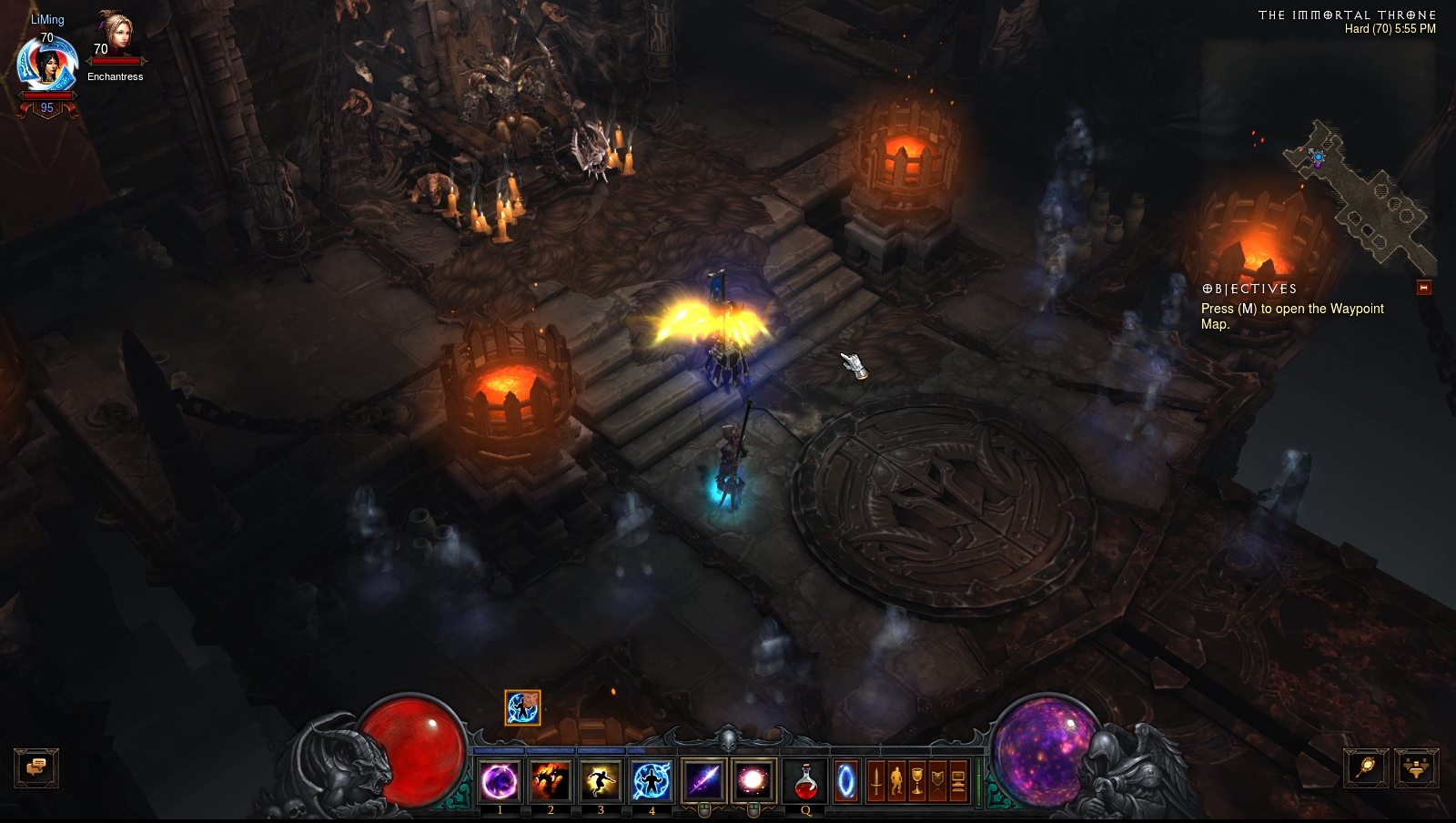Activate the blue storm armor skill in slot 4
Screen dimensions: 1456x823
point(652,781)
